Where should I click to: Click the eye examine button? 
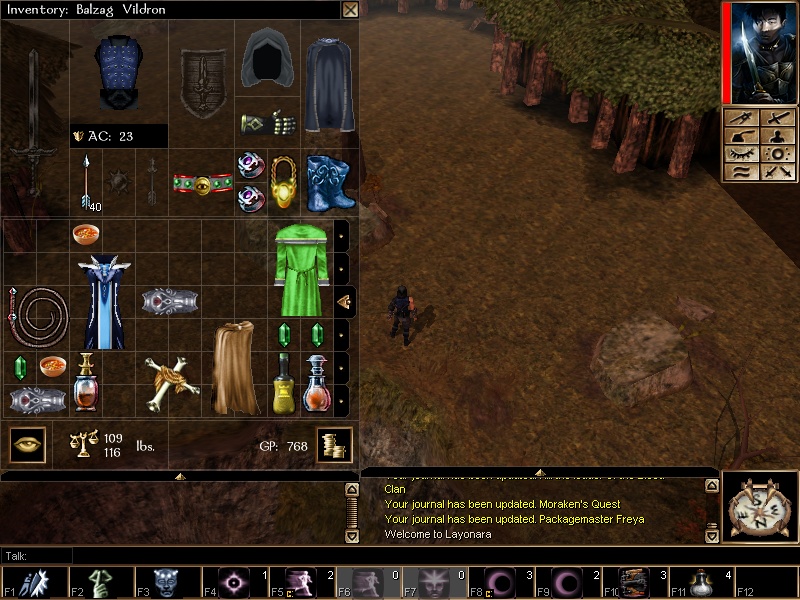click(x=28, y=444)
